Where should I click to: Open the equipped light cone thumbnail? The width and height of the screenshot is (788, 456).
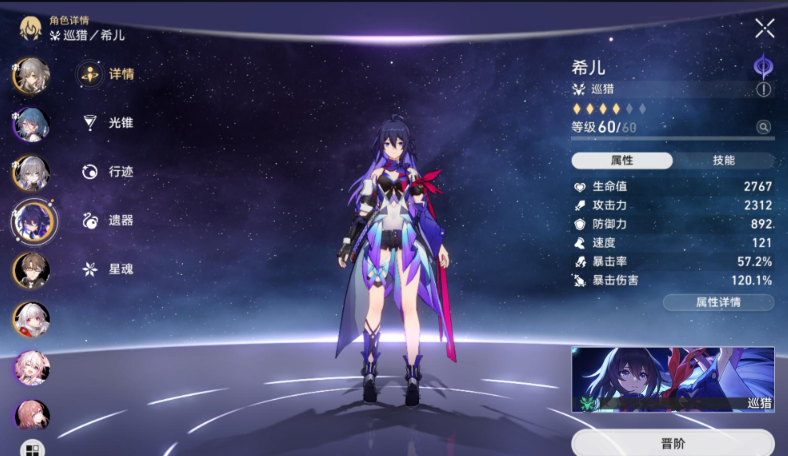[x=673, y=380]
